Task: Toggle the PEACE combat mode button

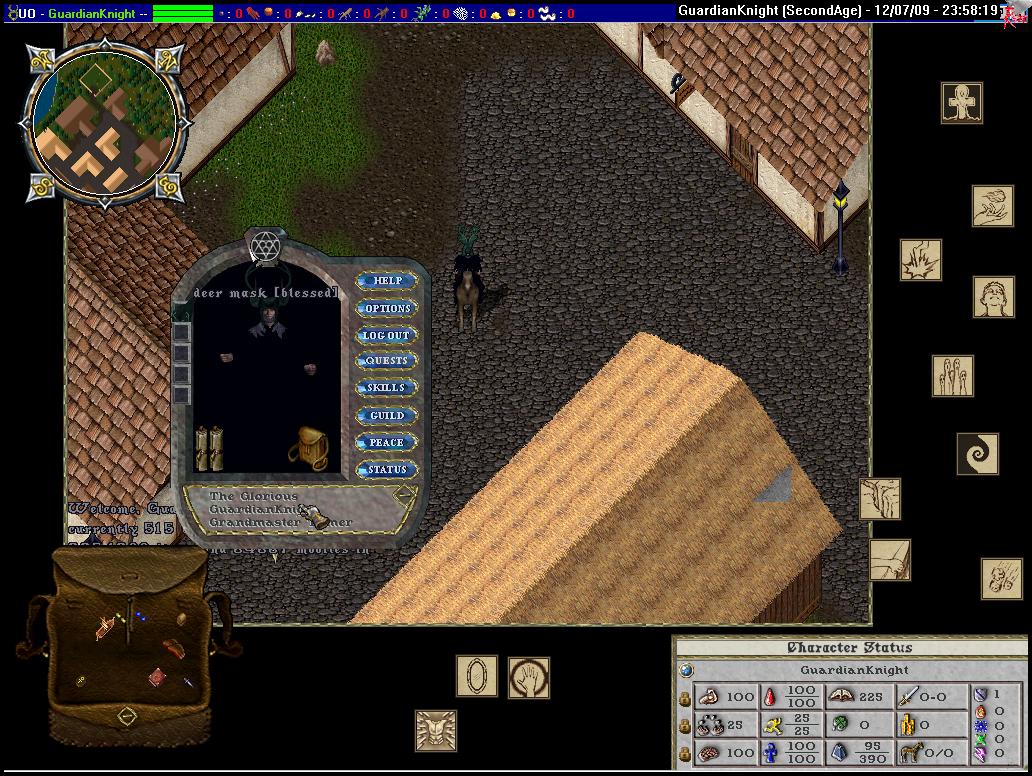Action: tap(387, 442)
